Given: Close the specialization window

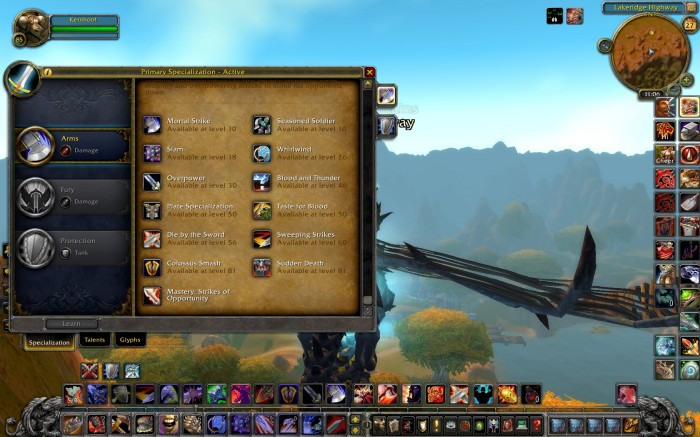Looking at the screenshot, I should tap(370, 72).
